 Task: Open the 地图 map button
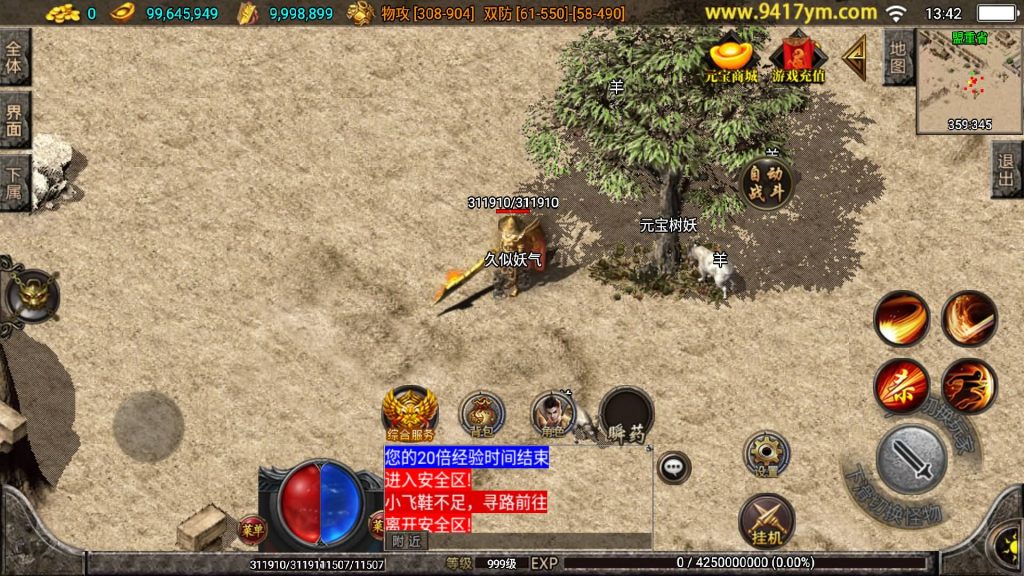[x=897, y=58]
